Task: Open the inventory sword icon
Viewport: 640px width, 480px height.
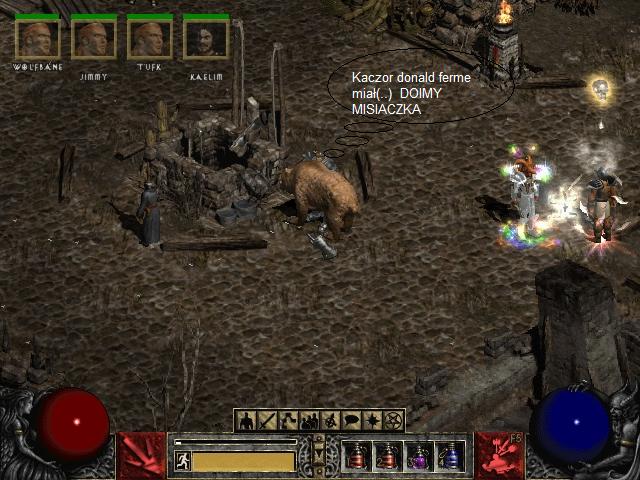Action: pos(267,421)
